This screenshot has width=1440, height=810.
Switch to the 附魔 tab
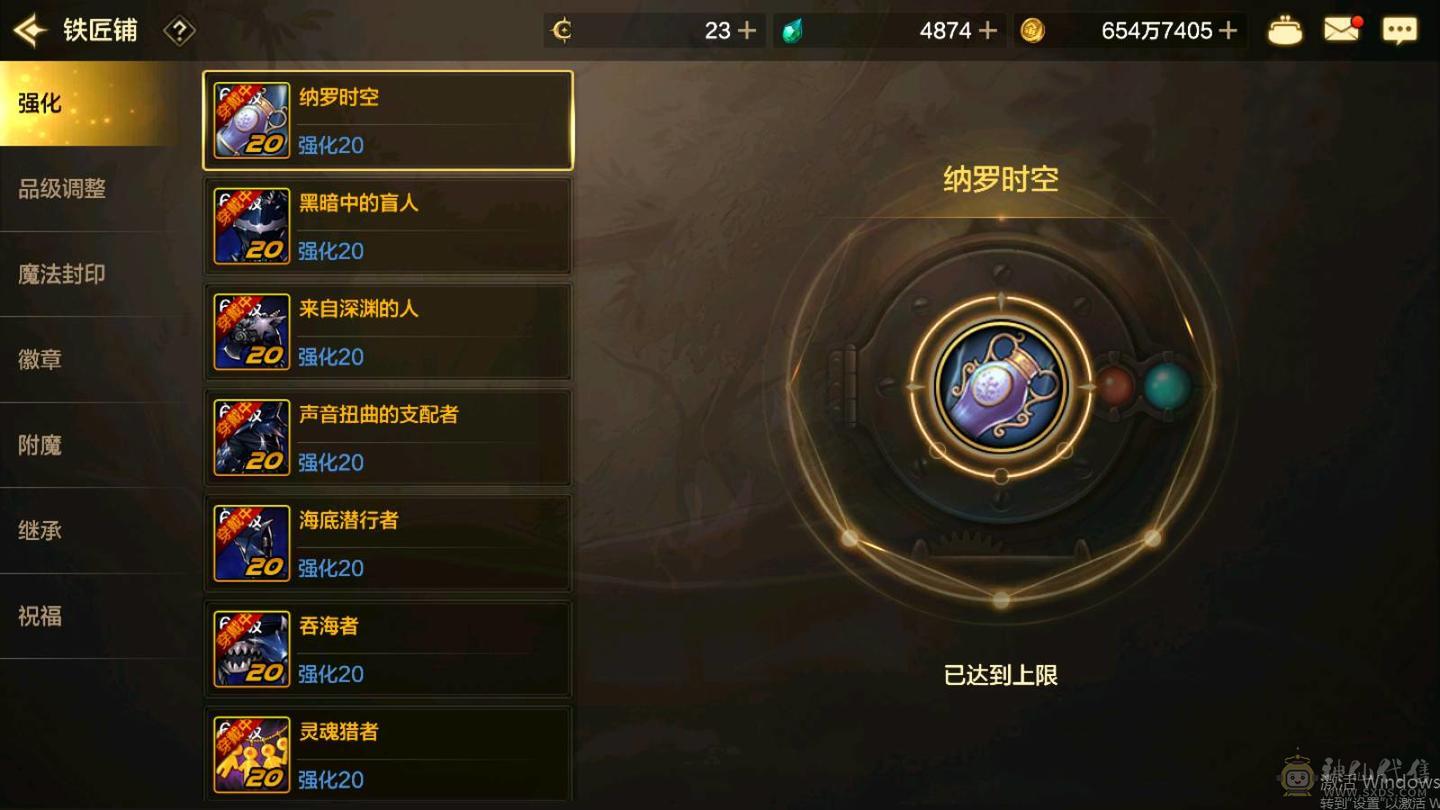pos(40,445)
